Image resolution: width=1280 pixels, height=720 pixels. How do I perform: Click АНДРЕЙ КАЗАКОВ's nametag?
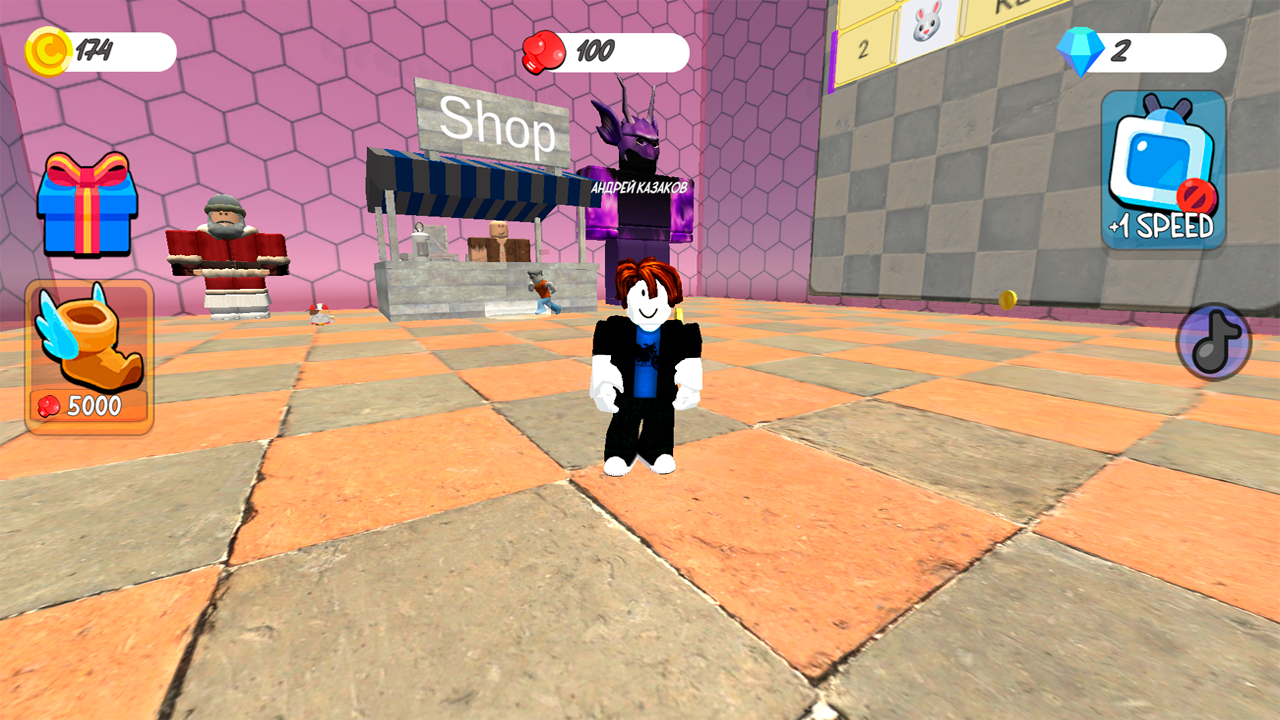tap(638, 184)
